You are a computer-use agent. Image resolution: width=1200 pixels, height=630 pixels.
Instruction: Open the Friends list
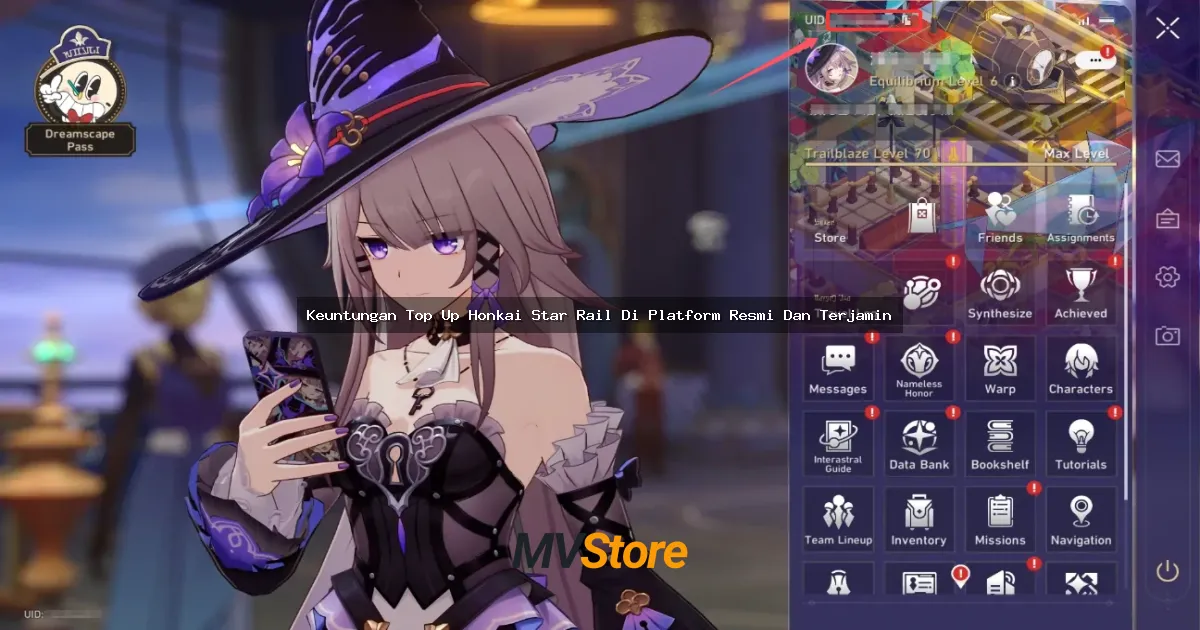[x=1000, y=218]
